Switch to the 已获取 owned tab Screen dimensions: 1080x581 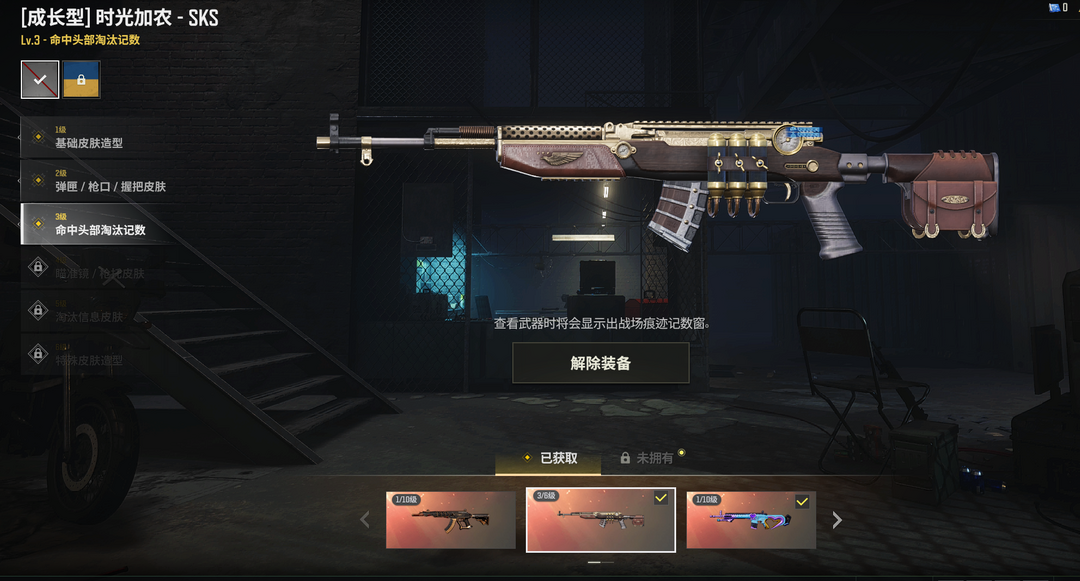coord(549,458)
